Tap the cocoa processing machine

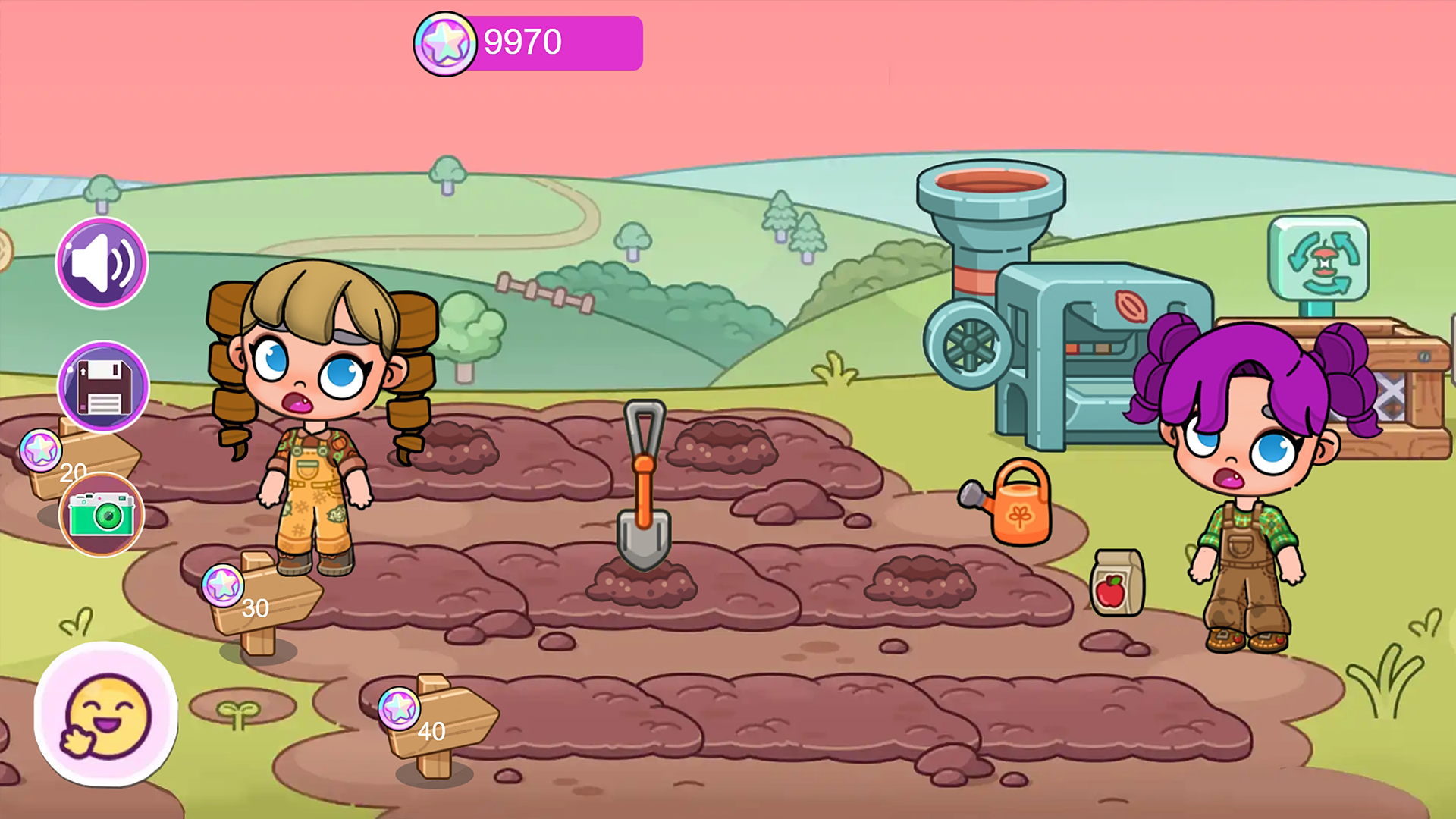[1077, 356]
